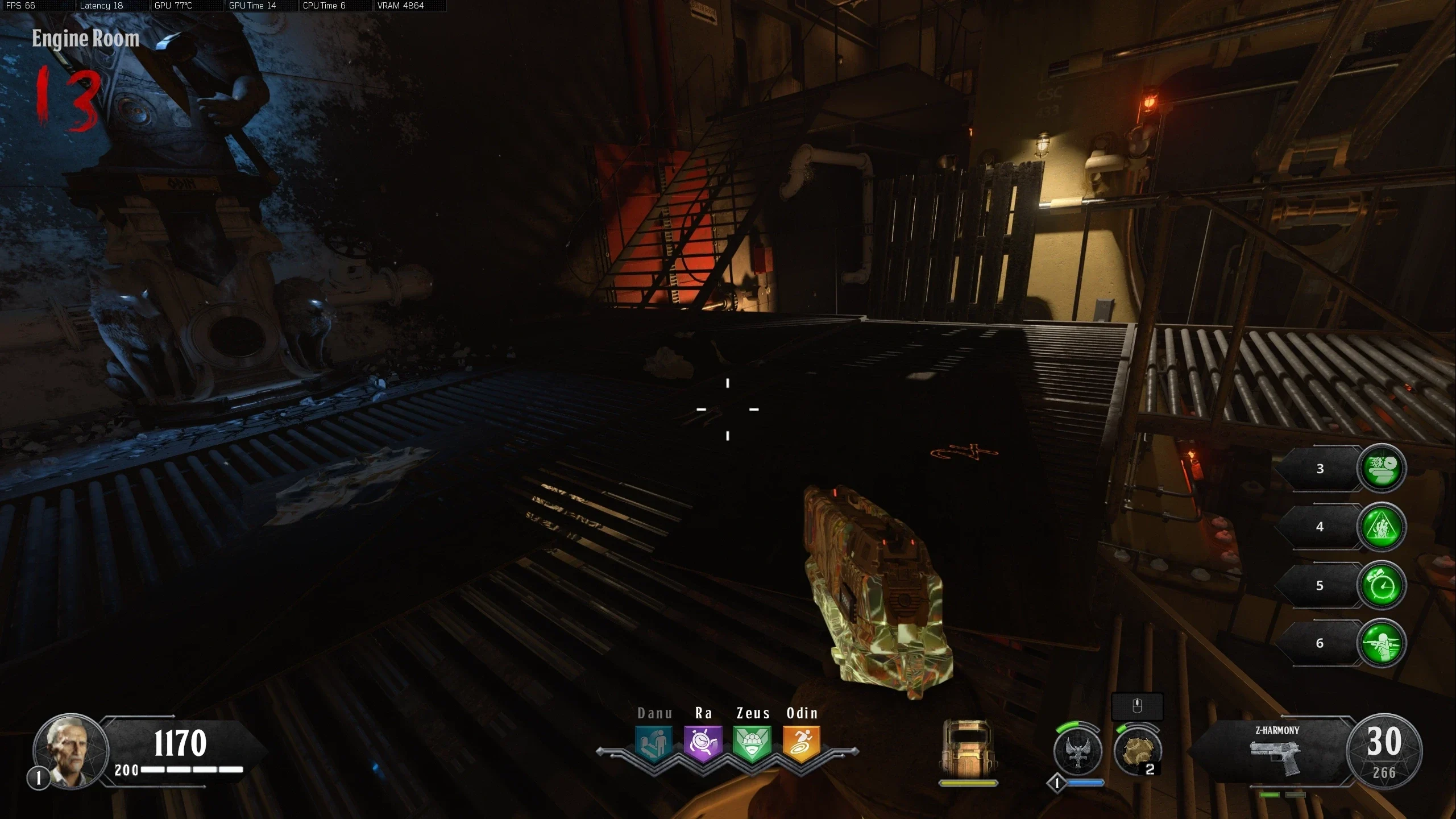Activate the winged special weapon icon
The width and height of the screenshot is (1456, 819).
(x=1077, y=751)
